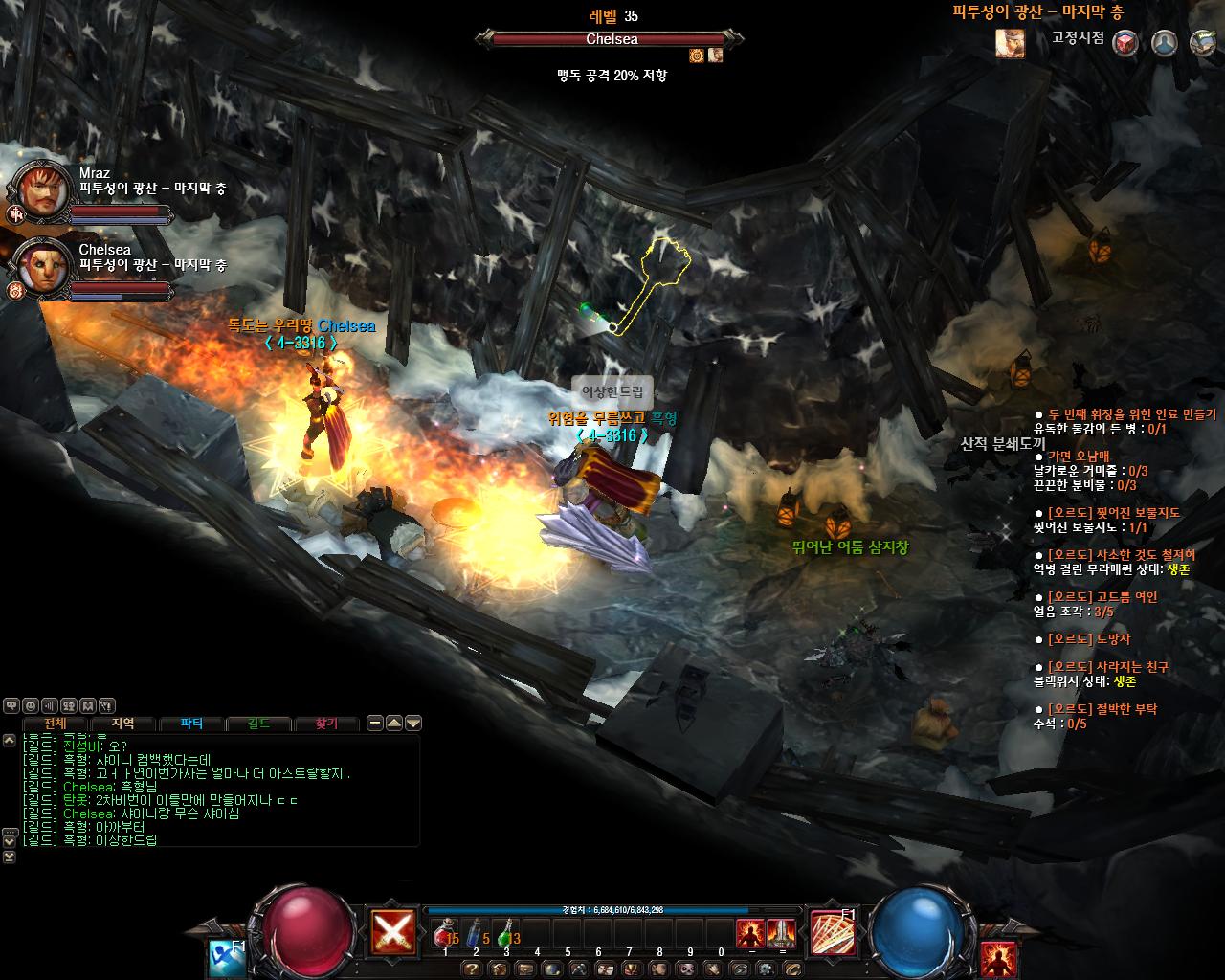Use the blue mana potion in slot 2
This screenshot has height=980, width=1225.
click(475, 933)
